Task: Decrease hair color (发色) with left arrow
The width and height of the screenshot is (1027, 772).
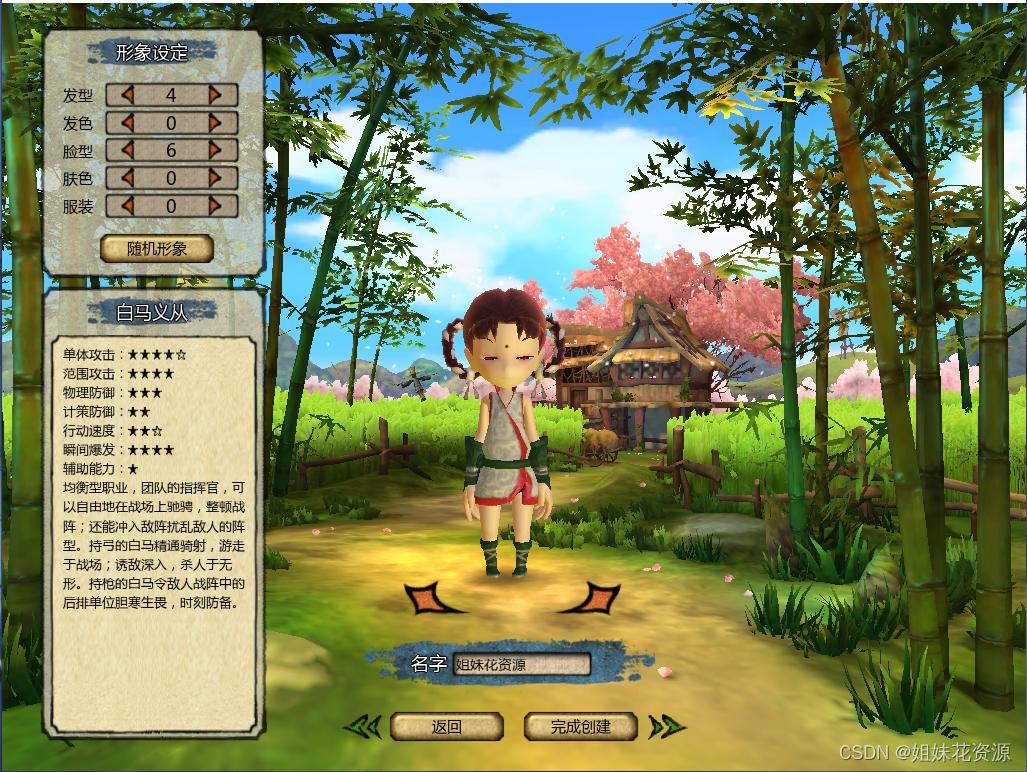Action: pos(127,123)
